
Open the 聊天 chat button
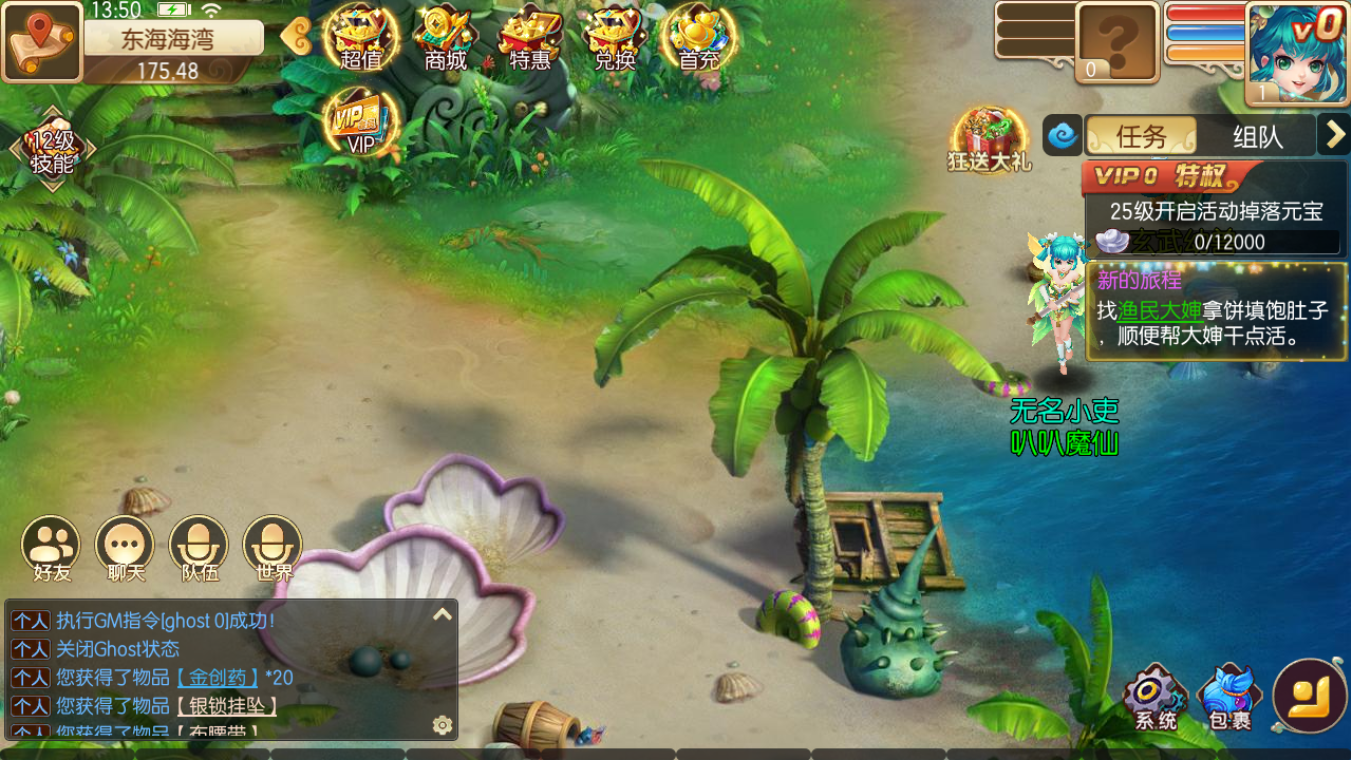point(125,548)
